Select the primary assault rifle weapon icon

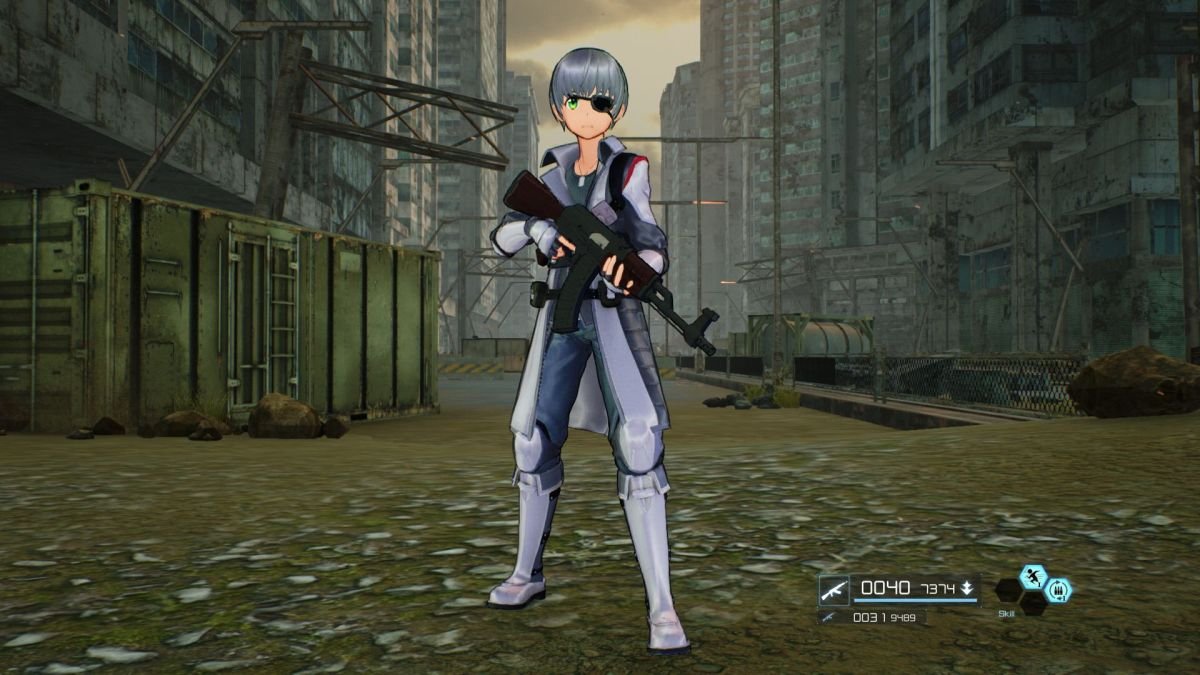pyautogui.click(x=834, y=589)
